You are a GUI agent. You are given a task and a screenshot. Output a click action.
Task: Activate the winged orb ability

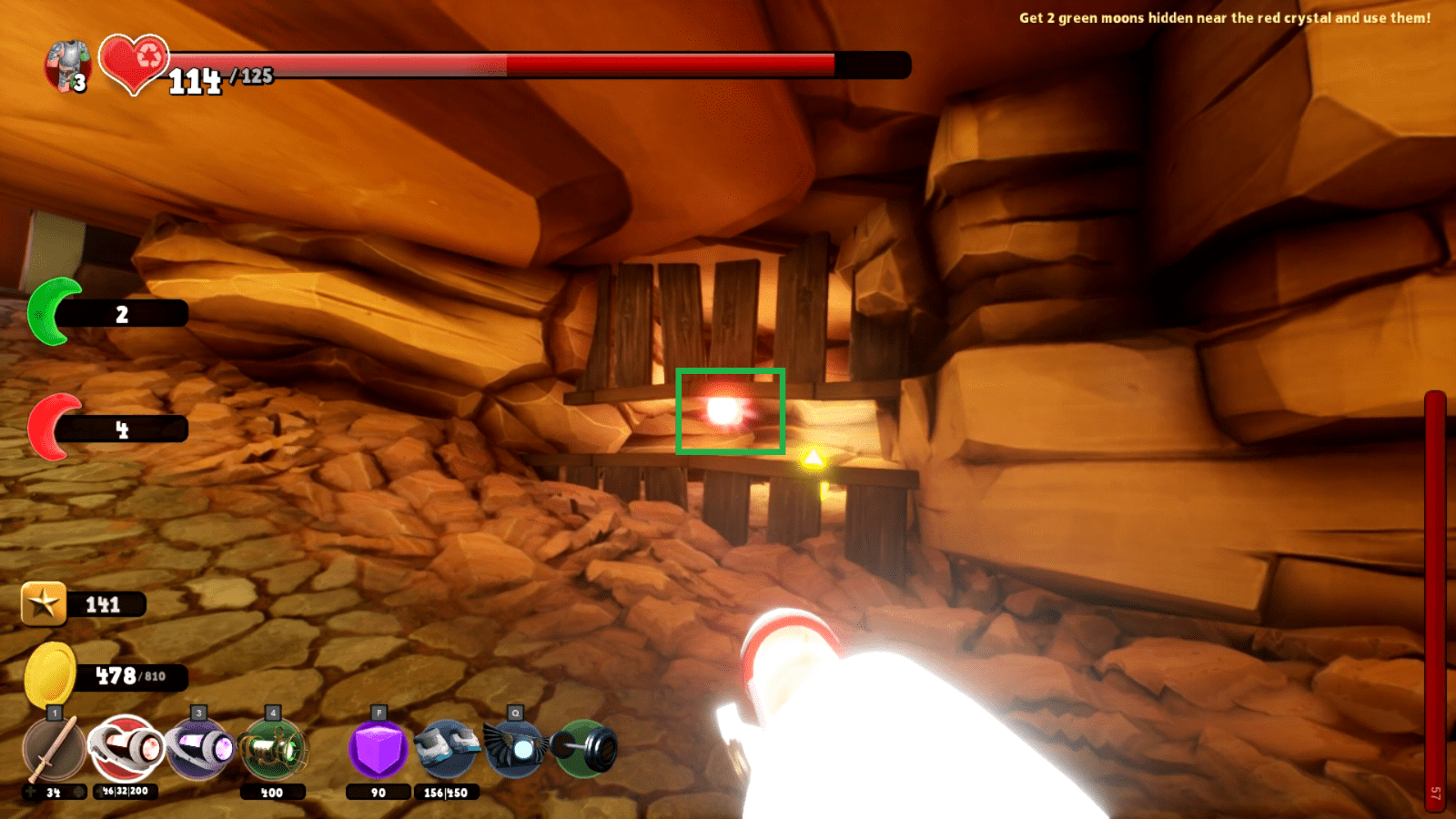point(515,748)
